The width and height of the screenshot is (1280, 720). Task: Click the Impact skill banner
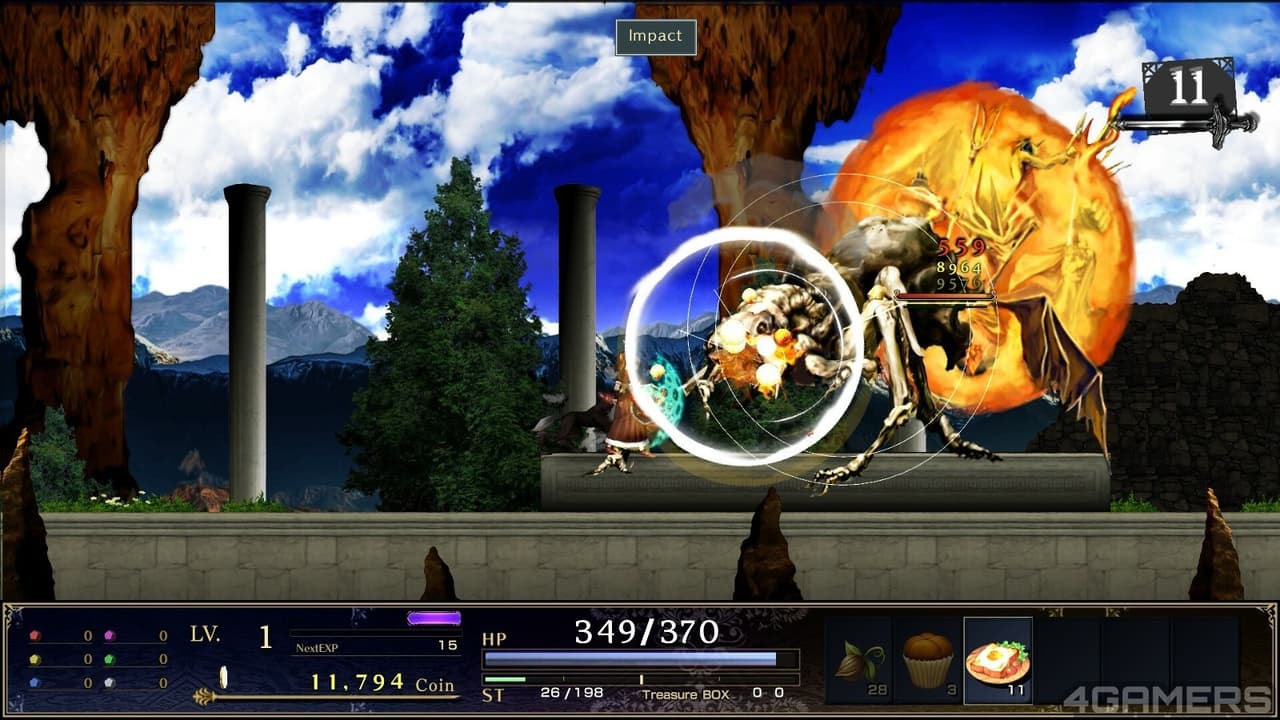pos(655,35)
